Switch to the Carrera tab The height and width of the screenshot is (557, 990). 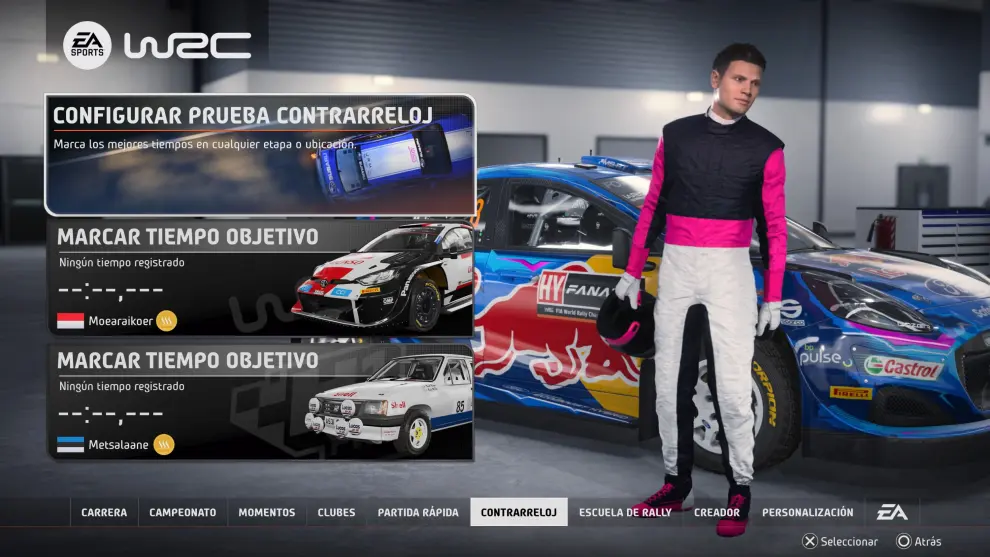pyautogui.click(x=104, y=512)
